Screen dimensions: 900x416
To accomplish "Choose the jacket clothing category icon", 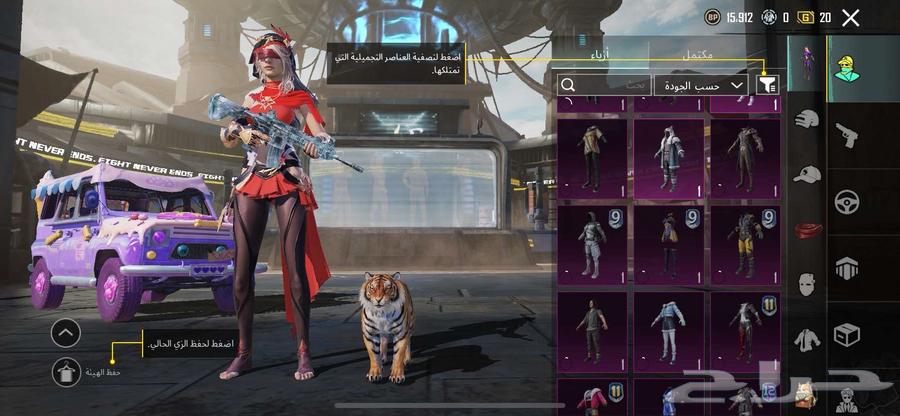I will pyautogui.click(x=807, y=339).
